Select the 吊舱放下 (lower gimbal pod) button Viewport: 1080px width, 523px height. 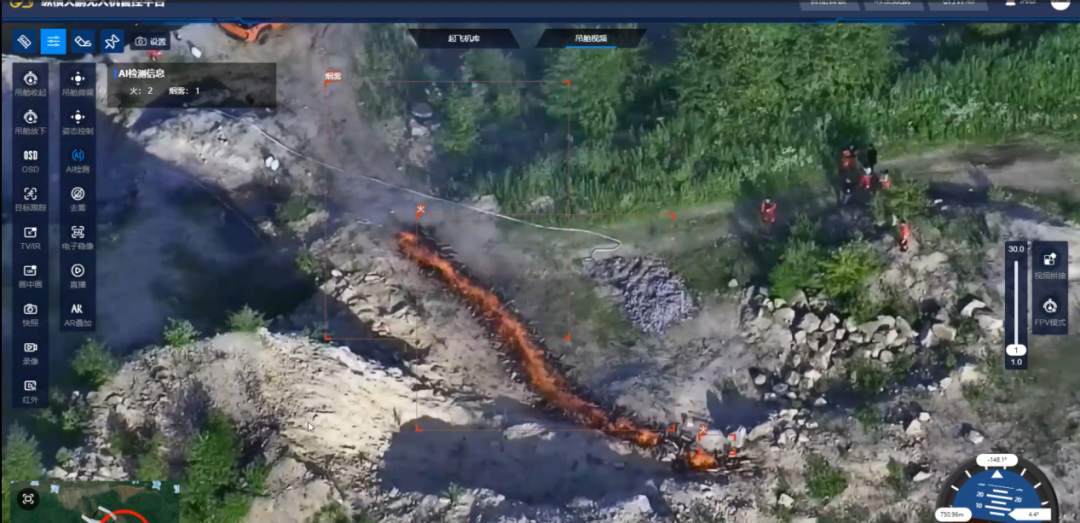30,121
